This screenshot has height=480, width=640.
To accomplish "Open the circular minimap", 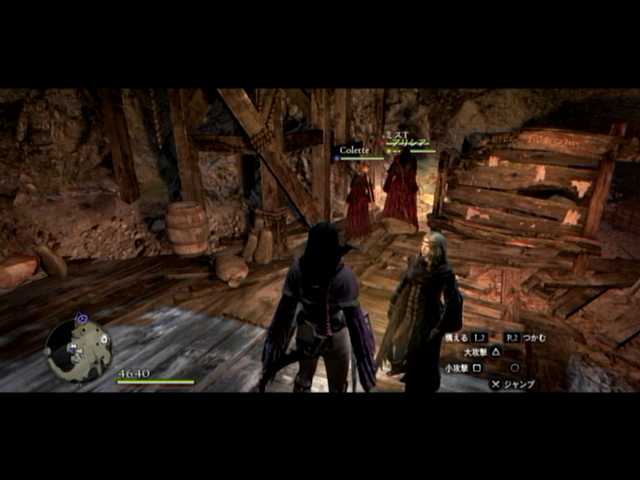I will tap(78, 349).
